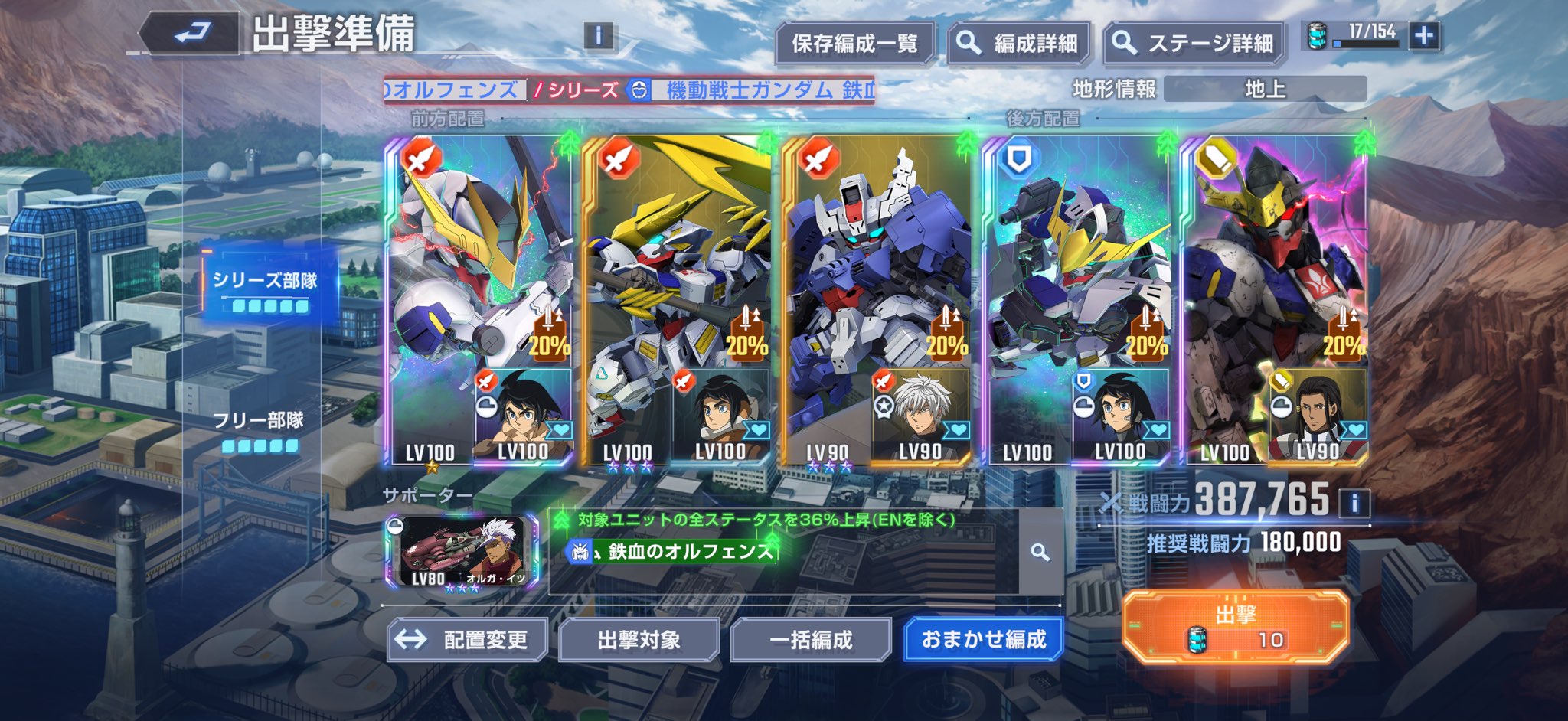
Task: View ステージ詳細 stage details
Action: pyautogui.click(x=1195, y=44)
